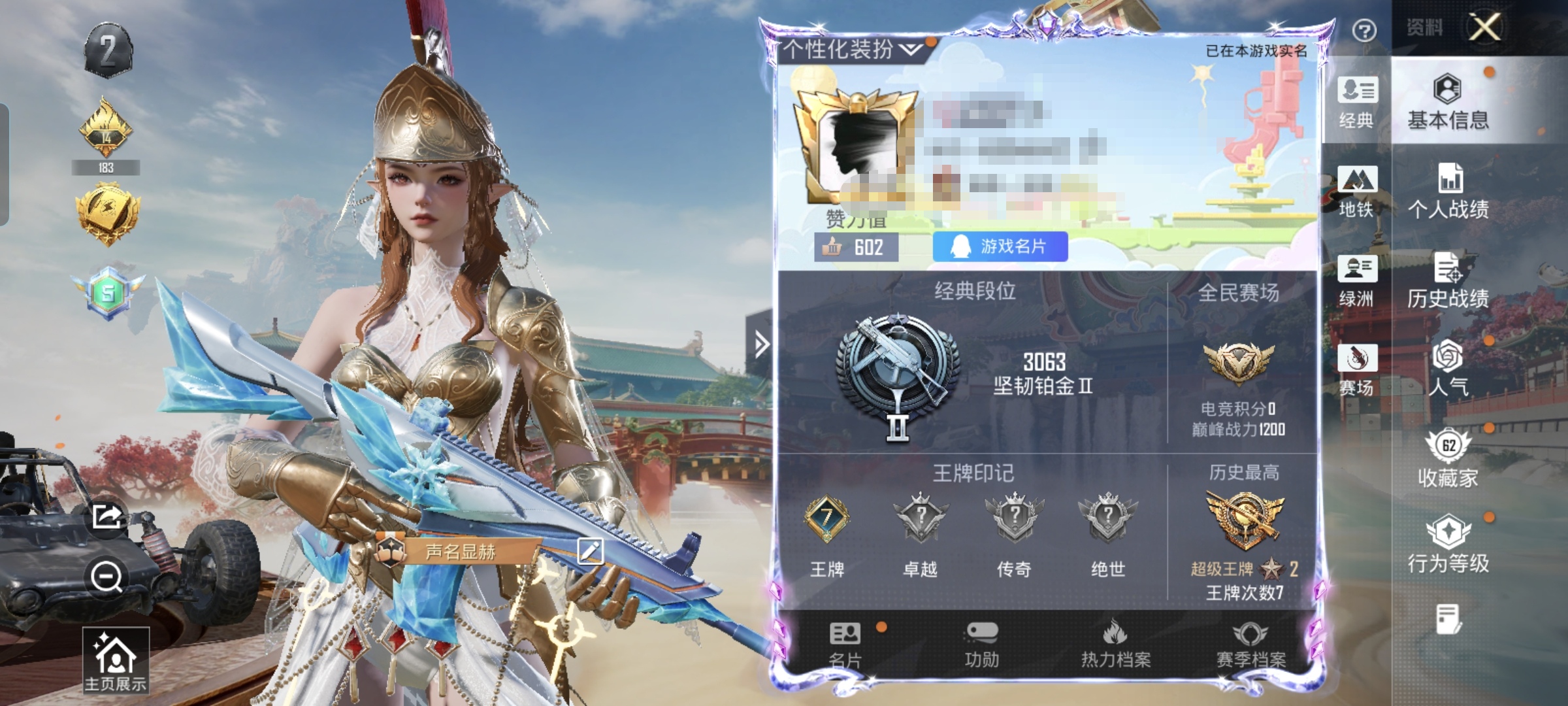Image resolution: width=1568 pixels, height=706 pixels.
Task: Switch to the 地铁 metro mode tab
Action: click(x=1357, y=191)
